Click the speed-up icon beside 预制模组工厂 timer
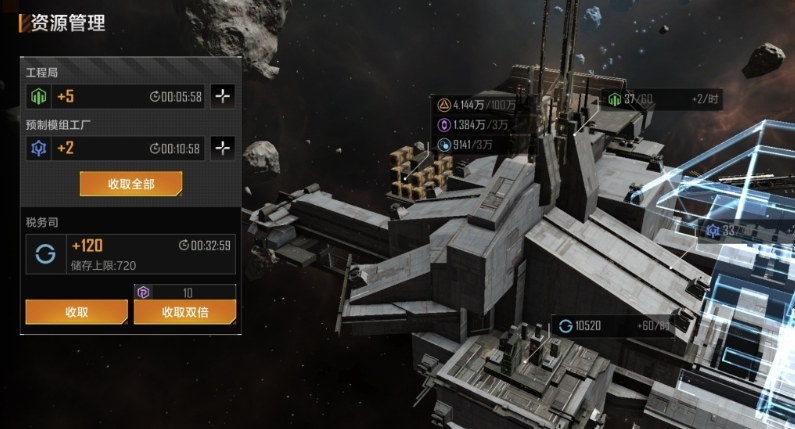Viewport: 795px width, 429px height. click(x=223, y=148)
